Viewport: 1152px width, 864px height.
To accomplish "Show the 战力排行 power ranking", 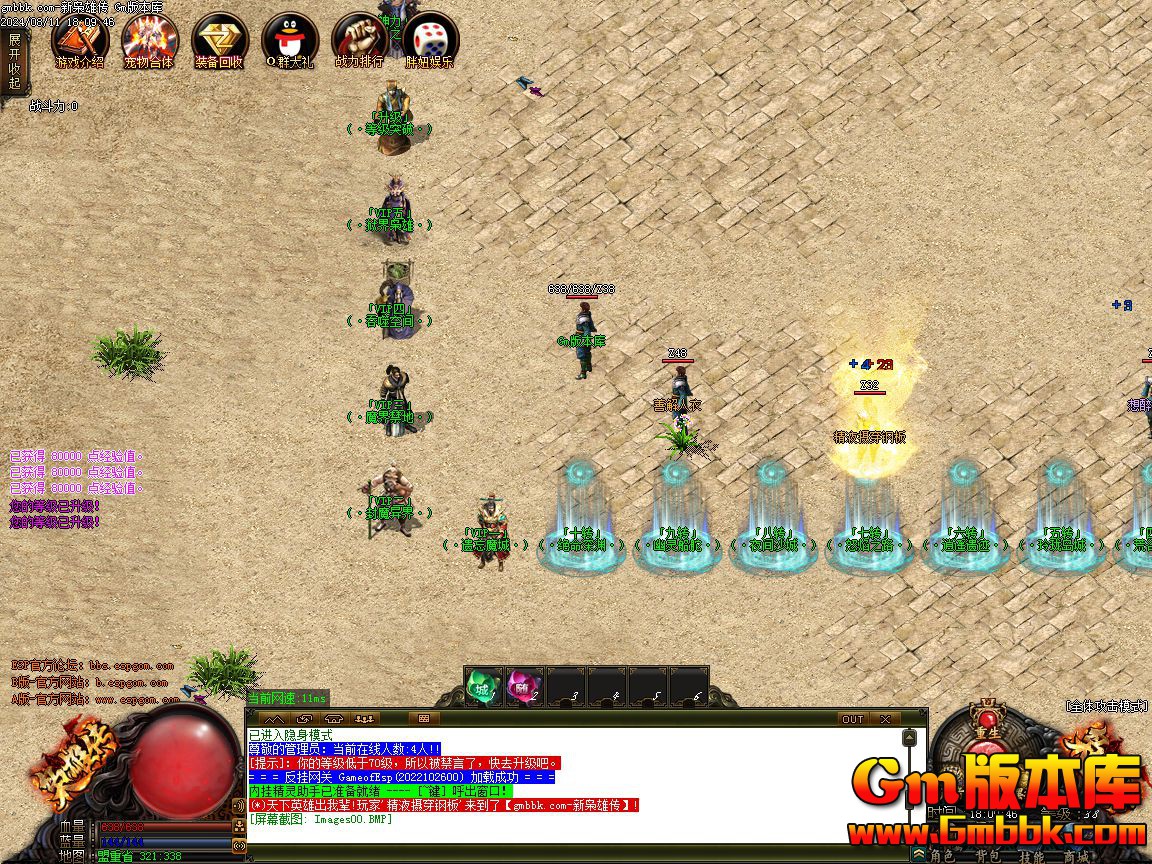I will pos(359,40).
